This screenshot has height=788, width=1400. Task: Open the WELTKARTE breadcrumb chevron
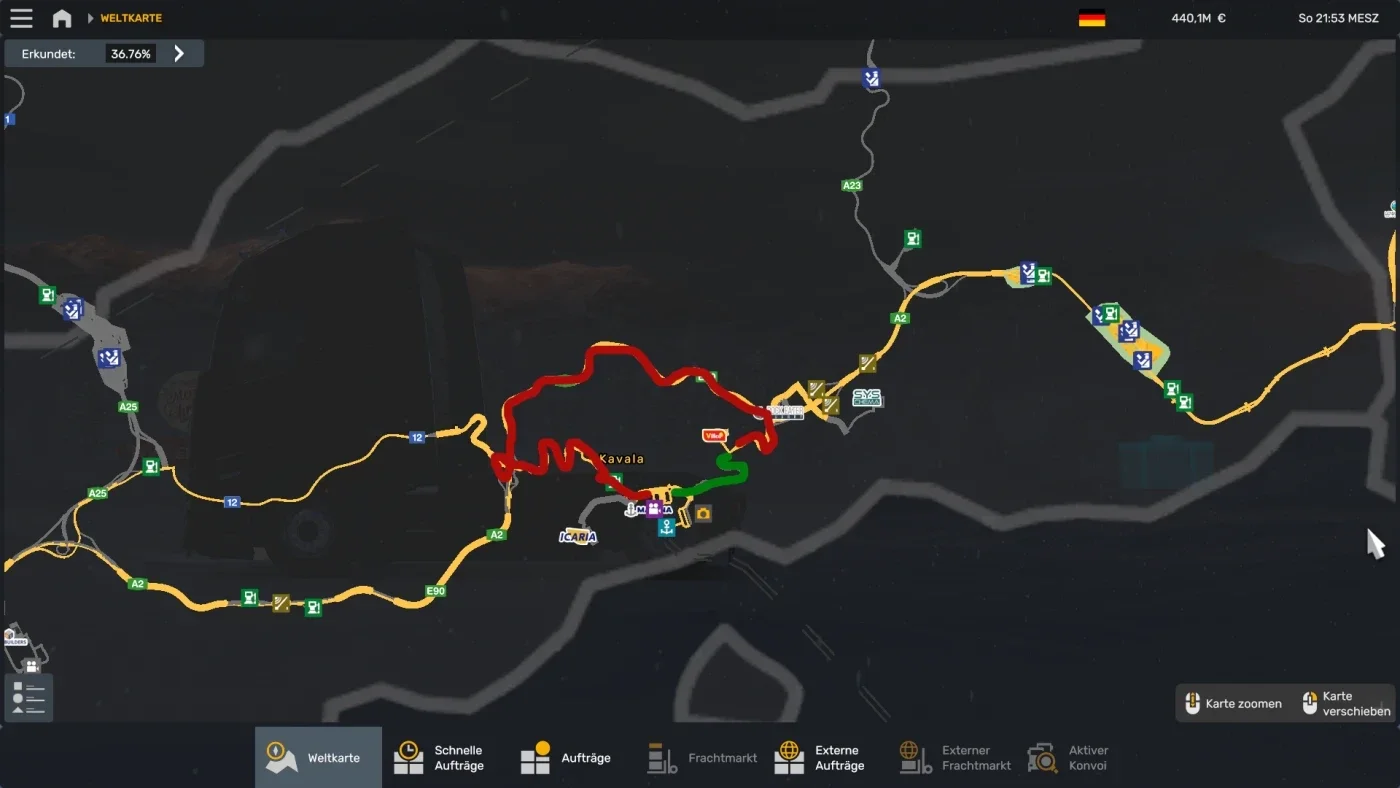coord(93,17)
